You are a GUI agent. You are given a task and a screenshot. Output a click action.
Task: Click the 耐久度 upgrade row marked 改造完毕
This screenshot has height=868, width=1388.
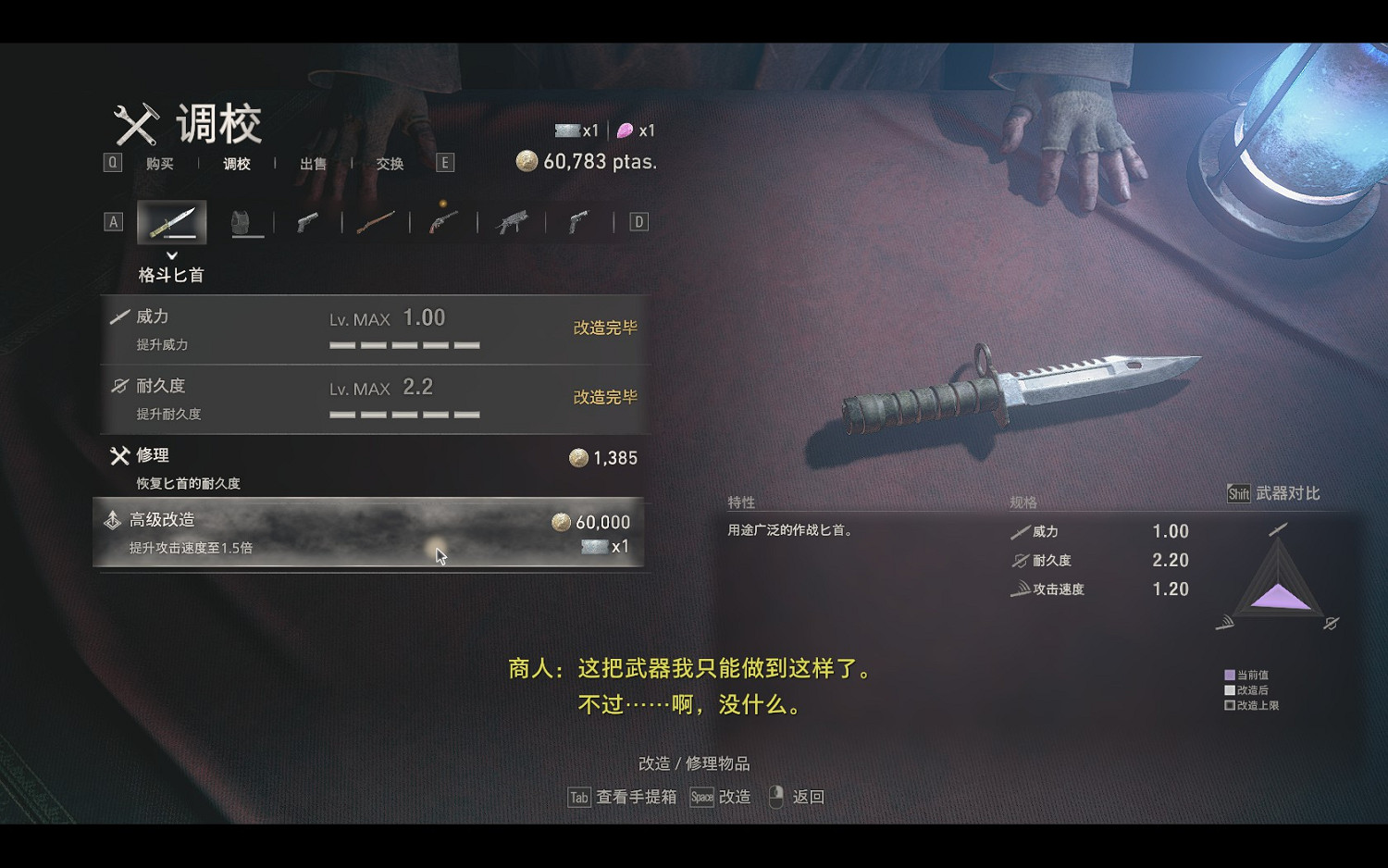370,398
